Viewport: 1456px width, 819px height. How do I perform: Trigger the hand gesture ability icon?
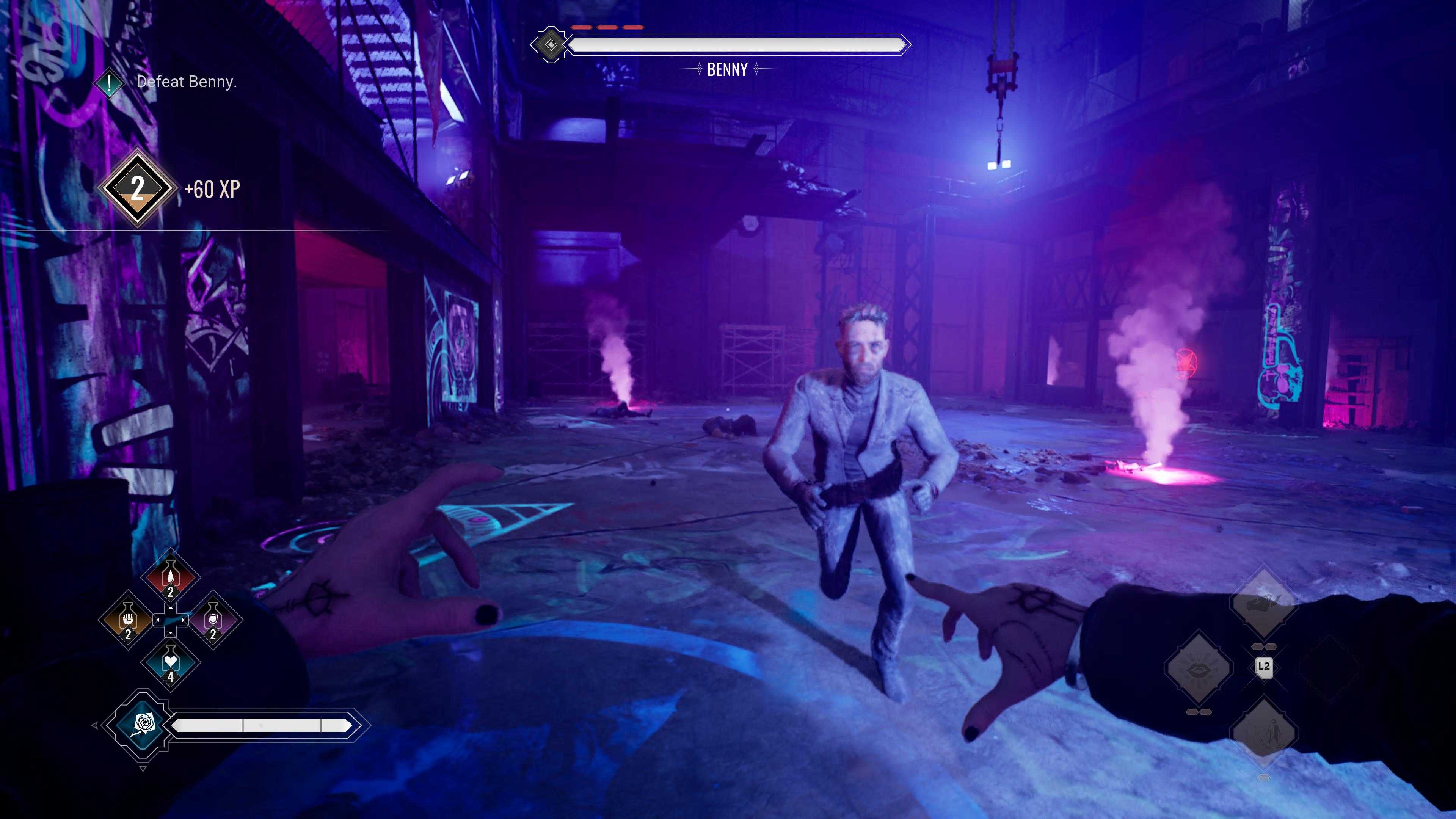click(1263, 602)
